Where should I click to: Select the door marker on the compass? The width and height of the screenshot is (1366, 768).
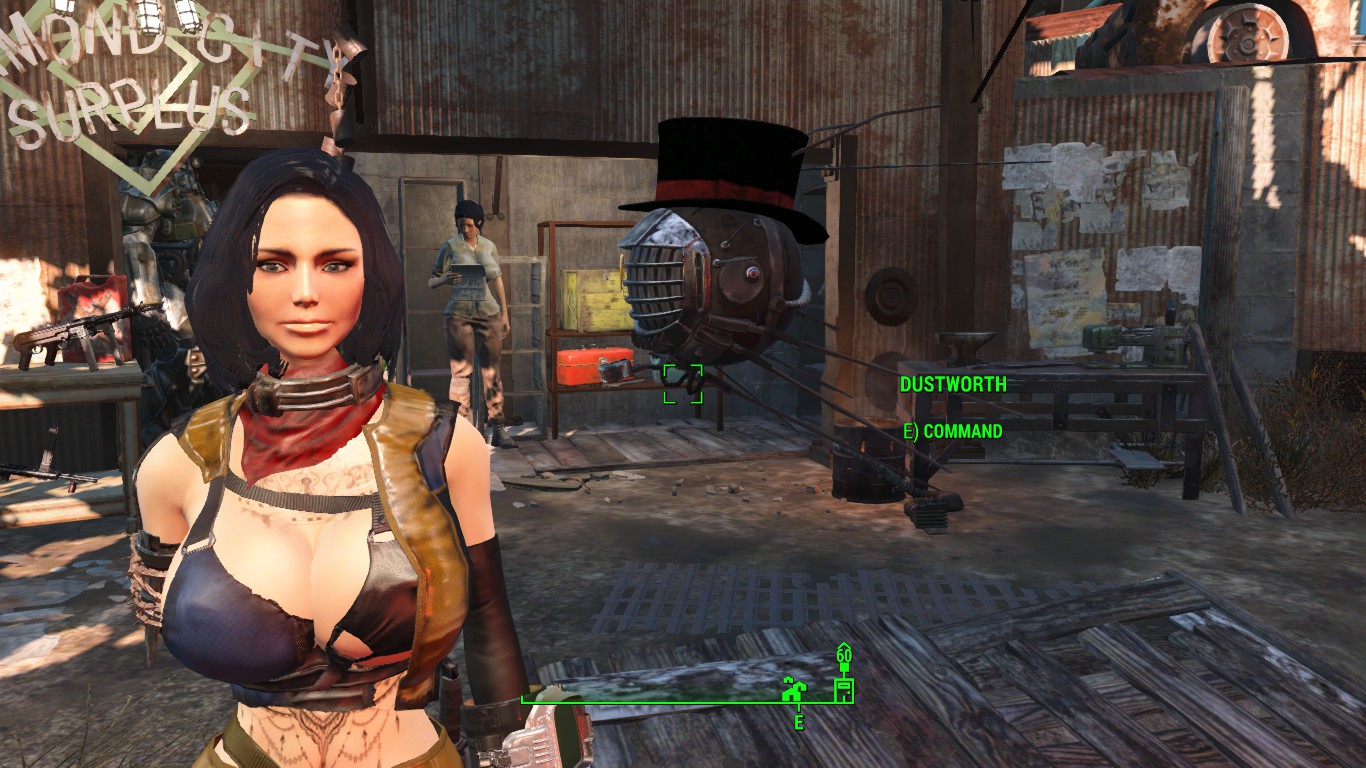(x=844, y=689)
